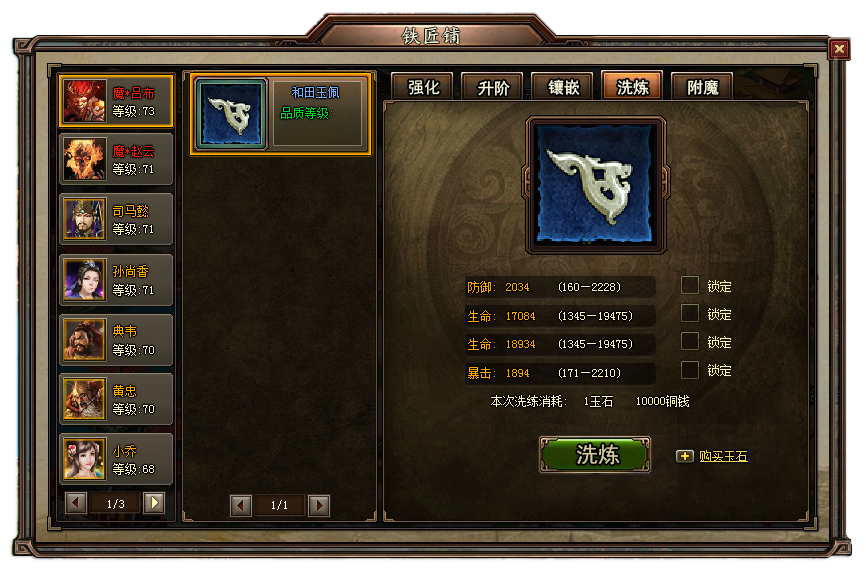Select the 镶嵌 tab
The height and width of the screenshot is (569, 866).
tap(562, 87)
